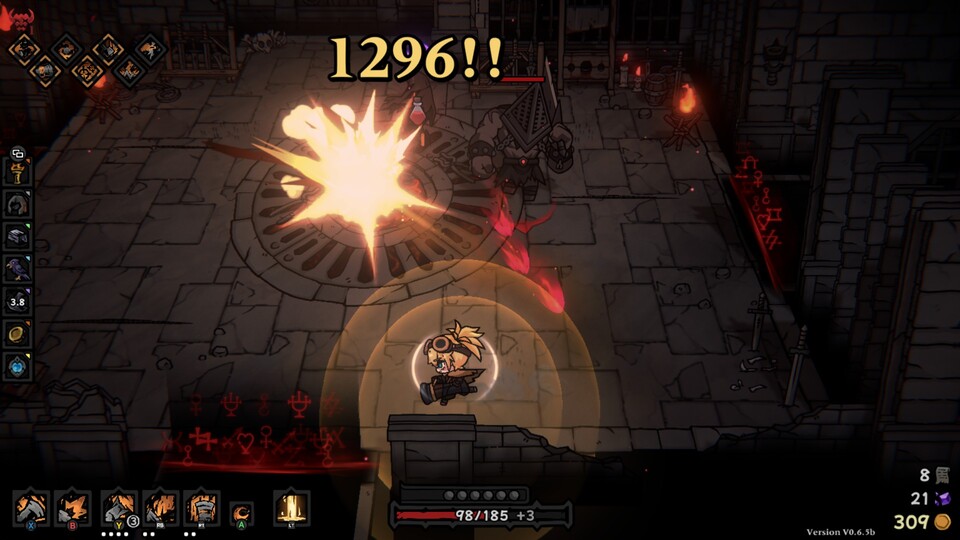Select the purple crow relic slot
960x540 pixels.
point(17,268)
